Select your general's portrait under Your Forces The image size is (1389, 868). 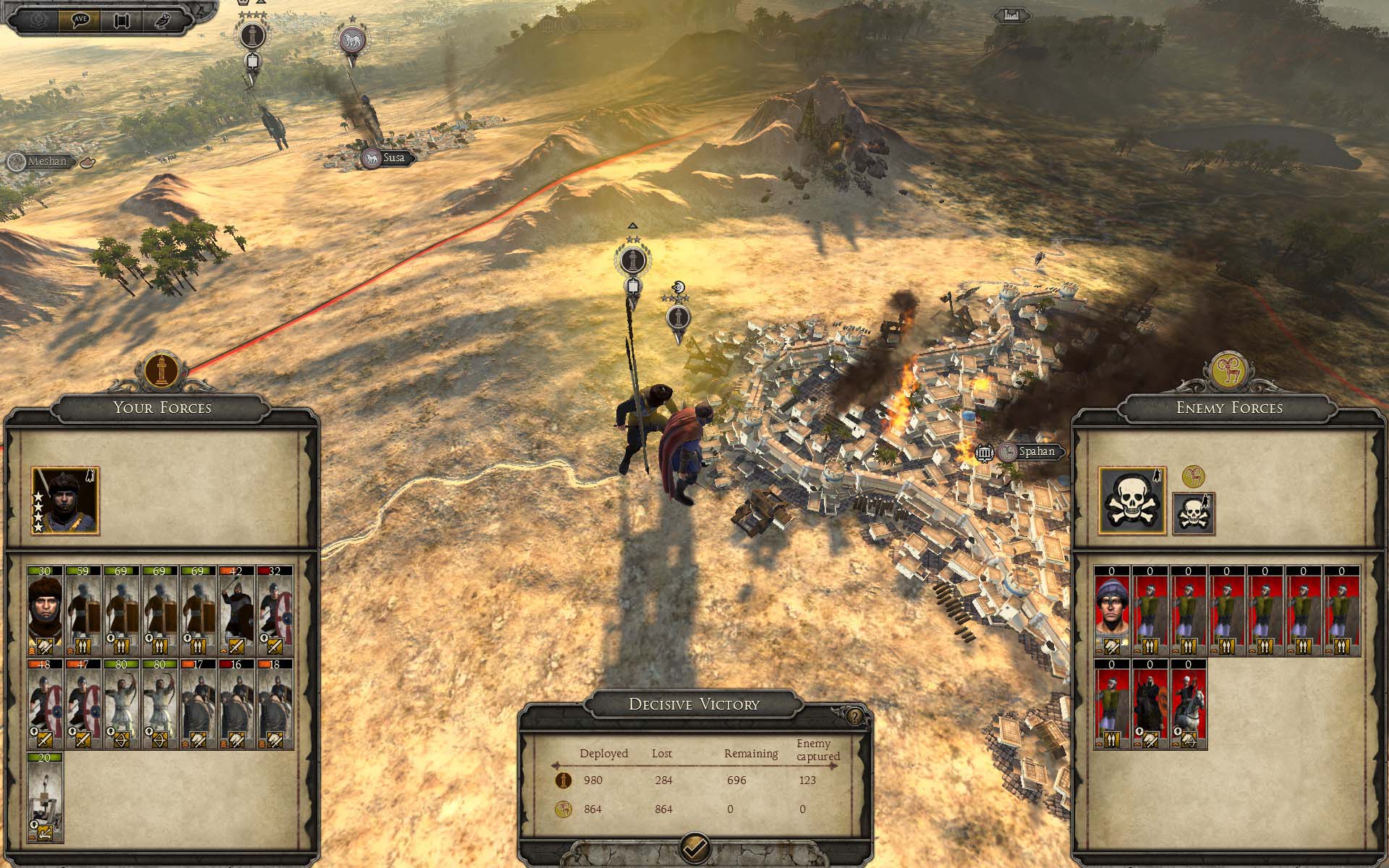pos(65,501)
